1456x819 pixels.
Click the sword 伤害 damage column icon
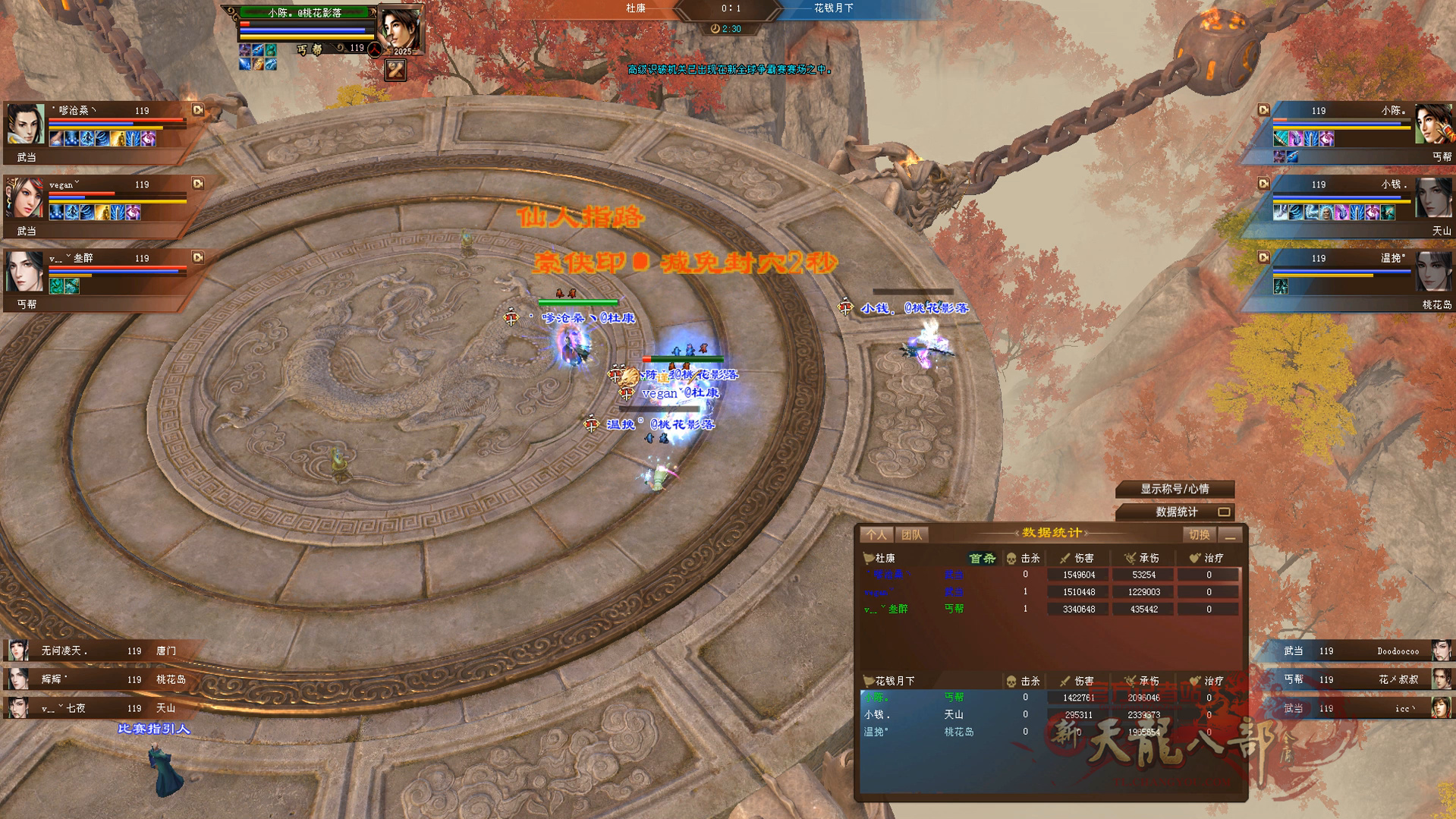pyautogui.click(x=1064, y=558)
